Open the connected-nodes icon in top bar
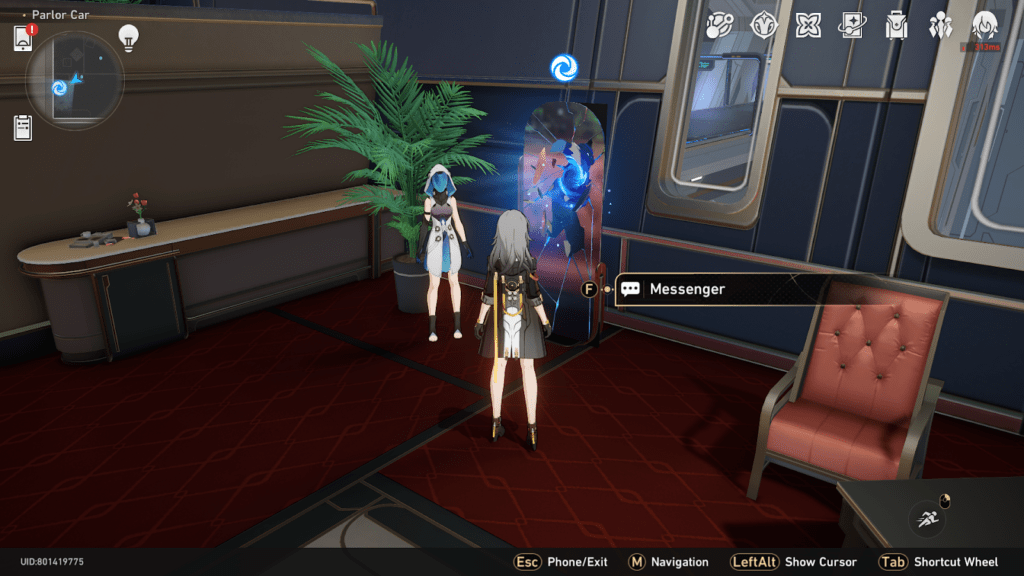The height and width of the screenshot is (576, 1024). tap(721, 25)
